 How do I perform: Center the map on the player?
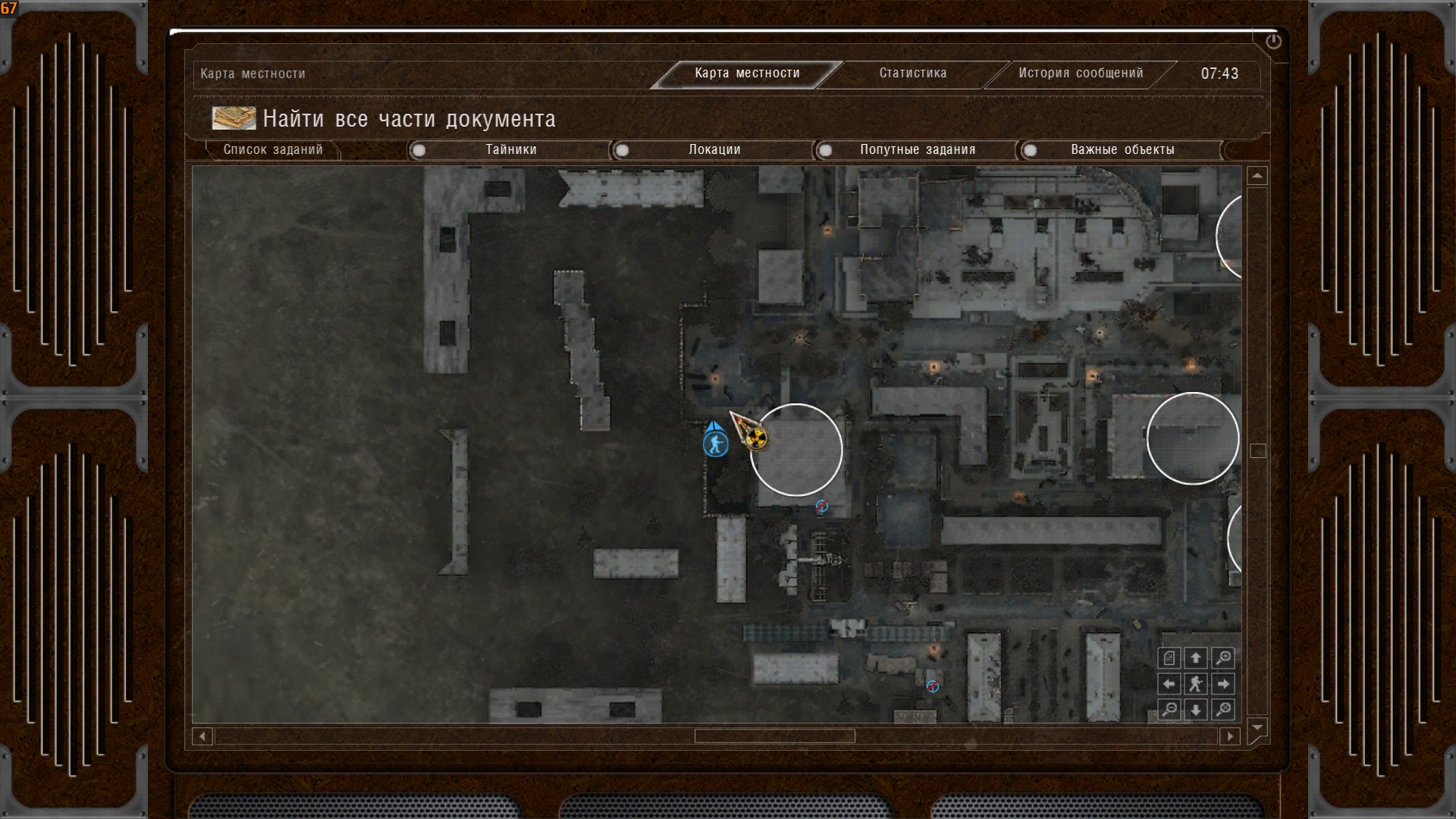[x=1196, y=684]
